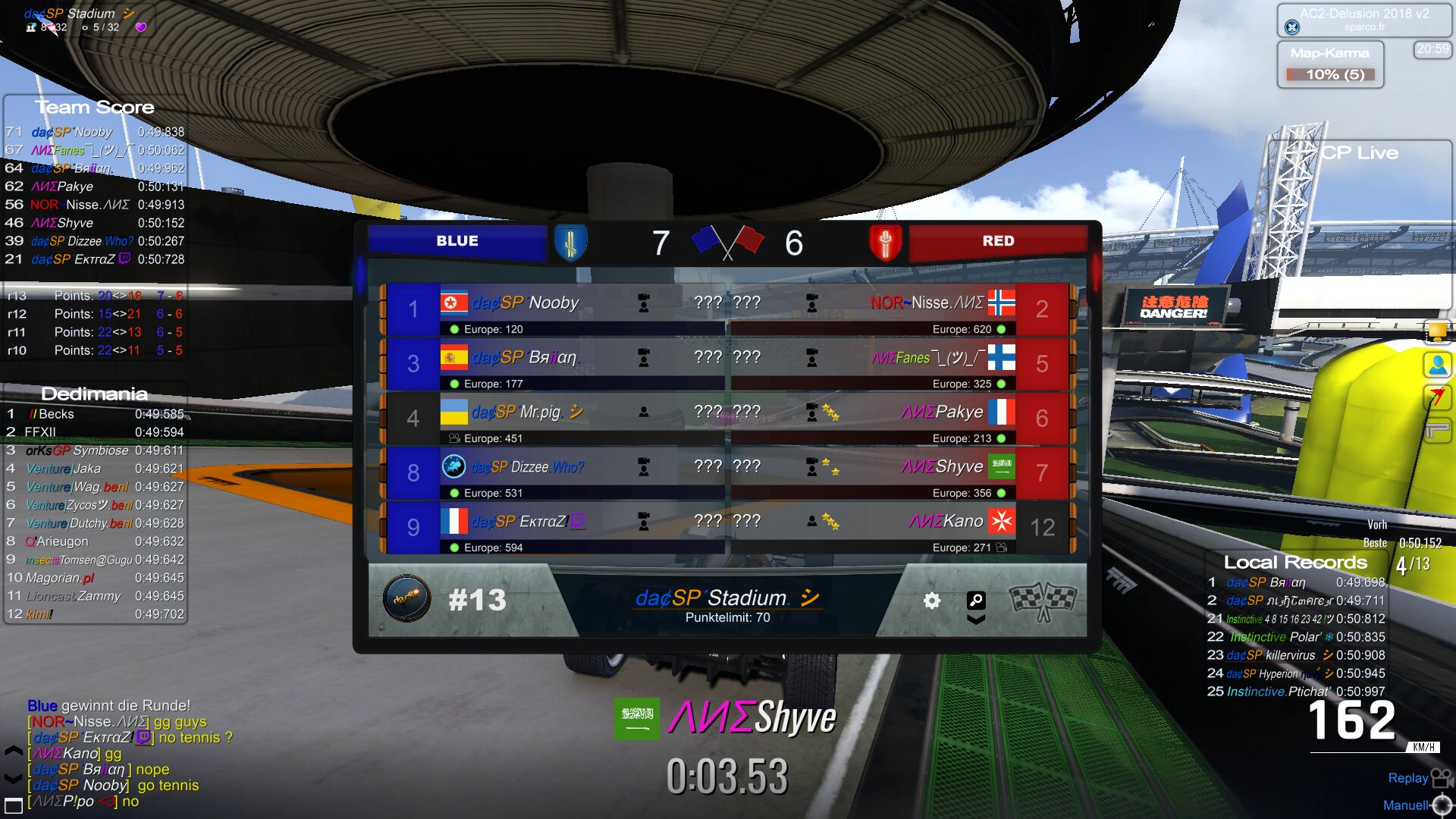Screen dimensions: 1456x819
Task: Open the CP Live widget
Action: coord(1360,152)
